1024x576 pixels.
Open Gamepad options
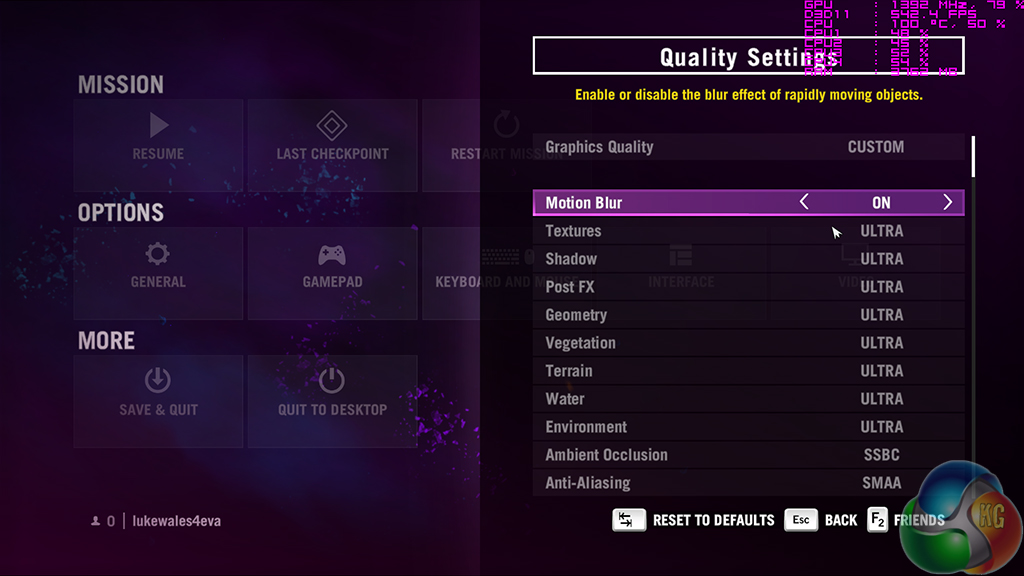click(x=332, y=266)
